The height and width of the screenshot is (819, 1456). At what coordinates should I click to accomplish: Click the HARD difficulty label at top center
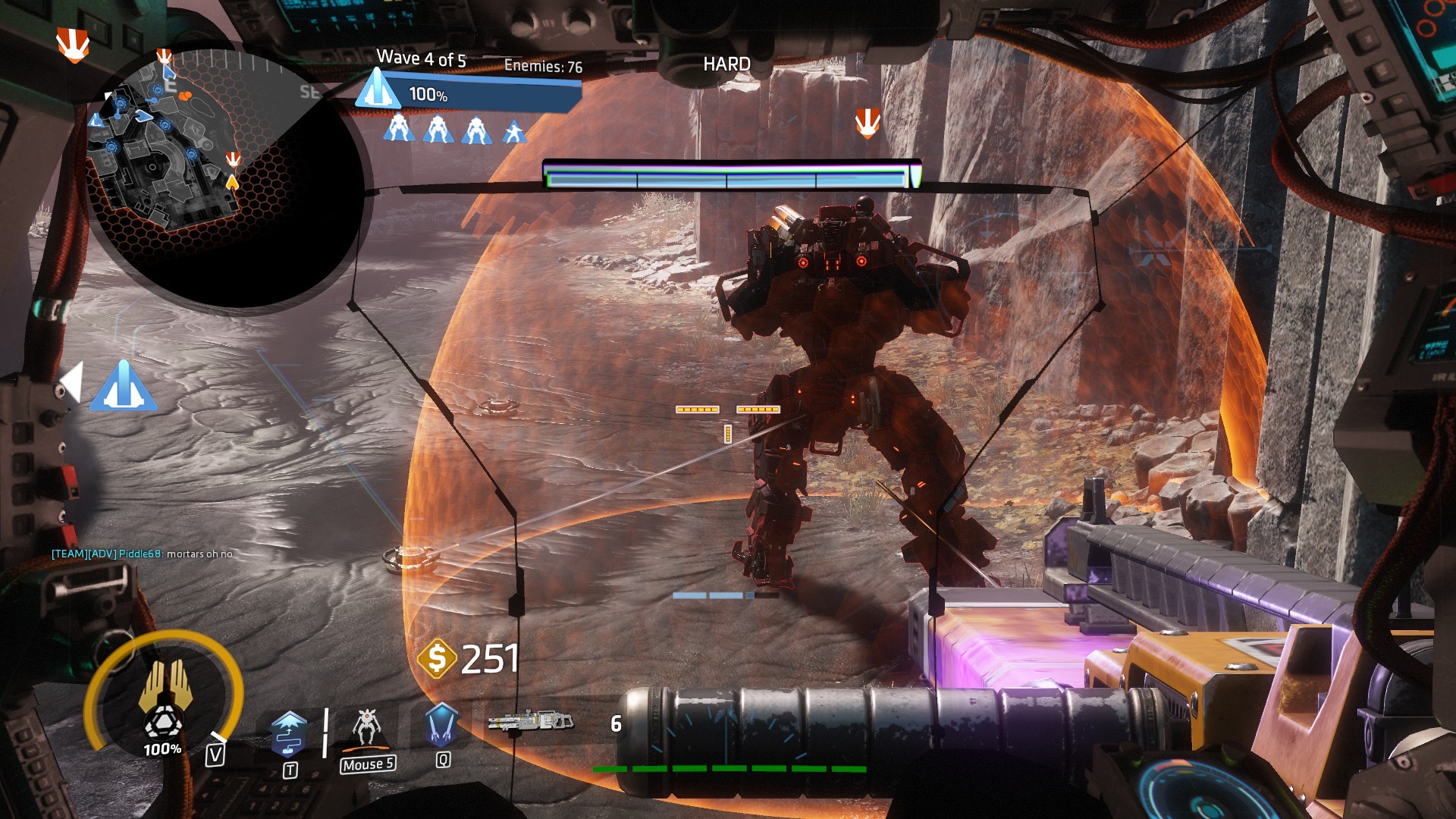tap(726, 64)
